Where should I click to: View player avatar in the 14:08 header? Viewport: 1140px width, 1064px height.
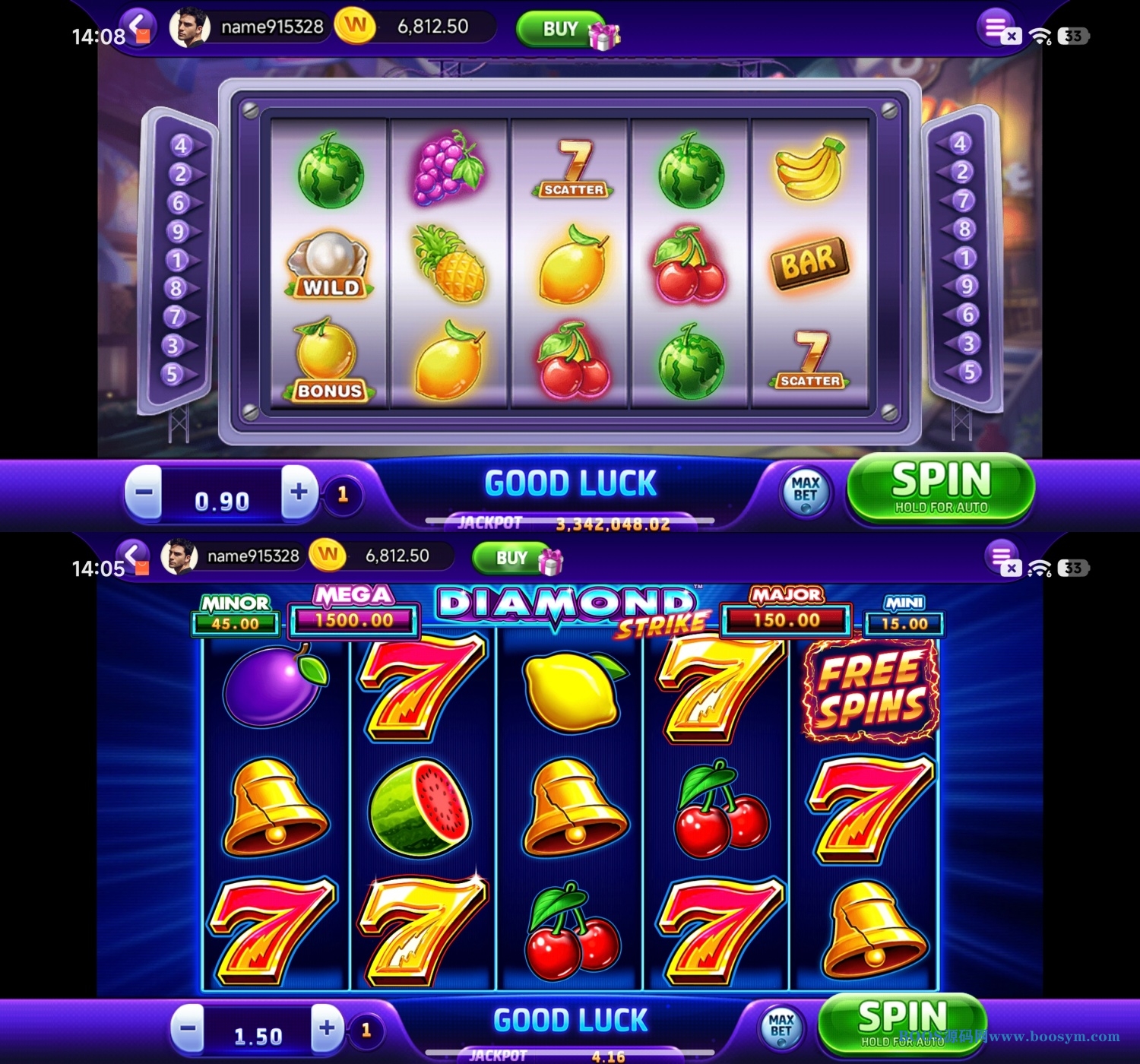click(x=189, y=27)
